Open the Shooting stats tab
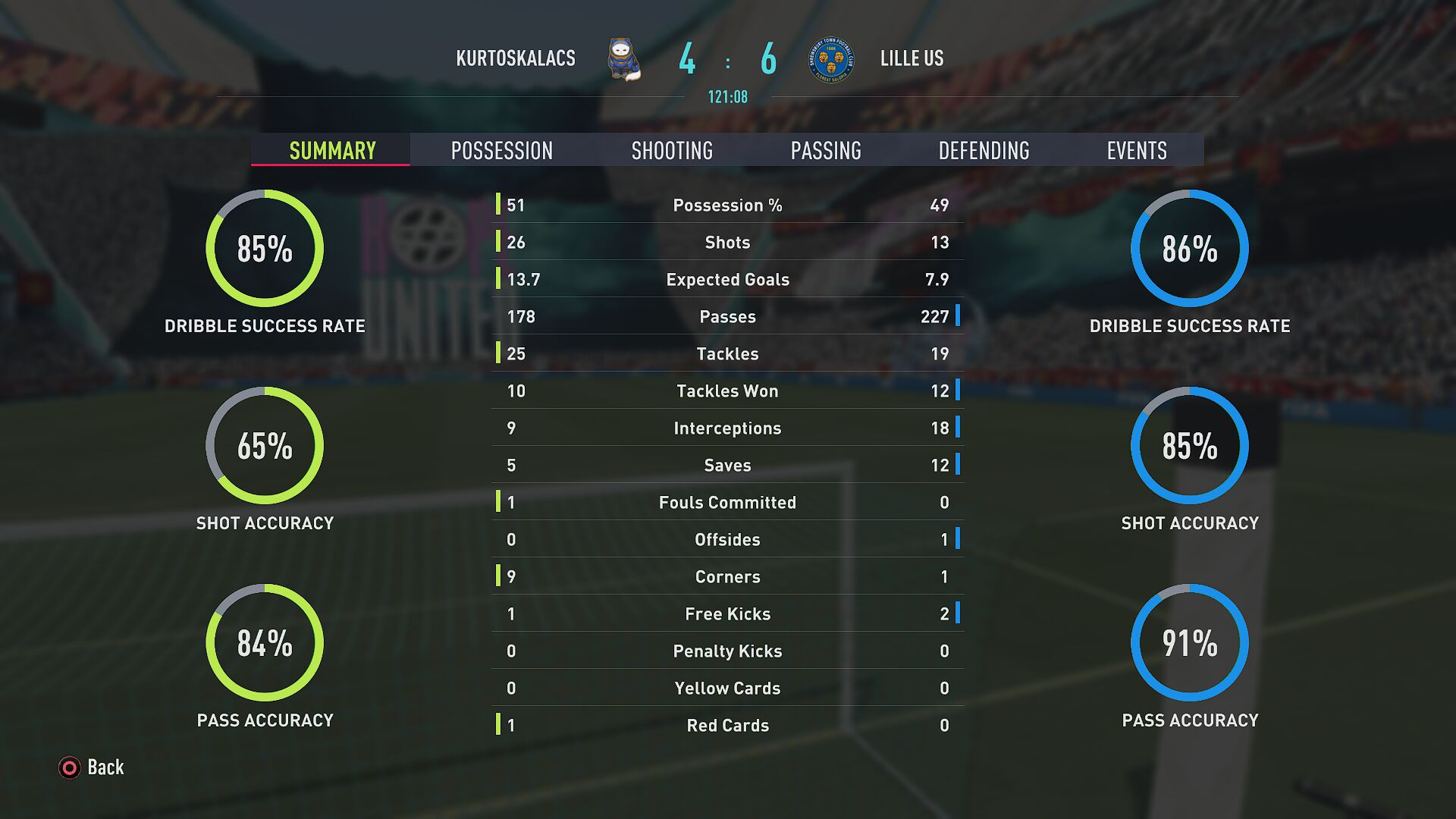Viewport: 1456px width, 819px height. (672, 150)
